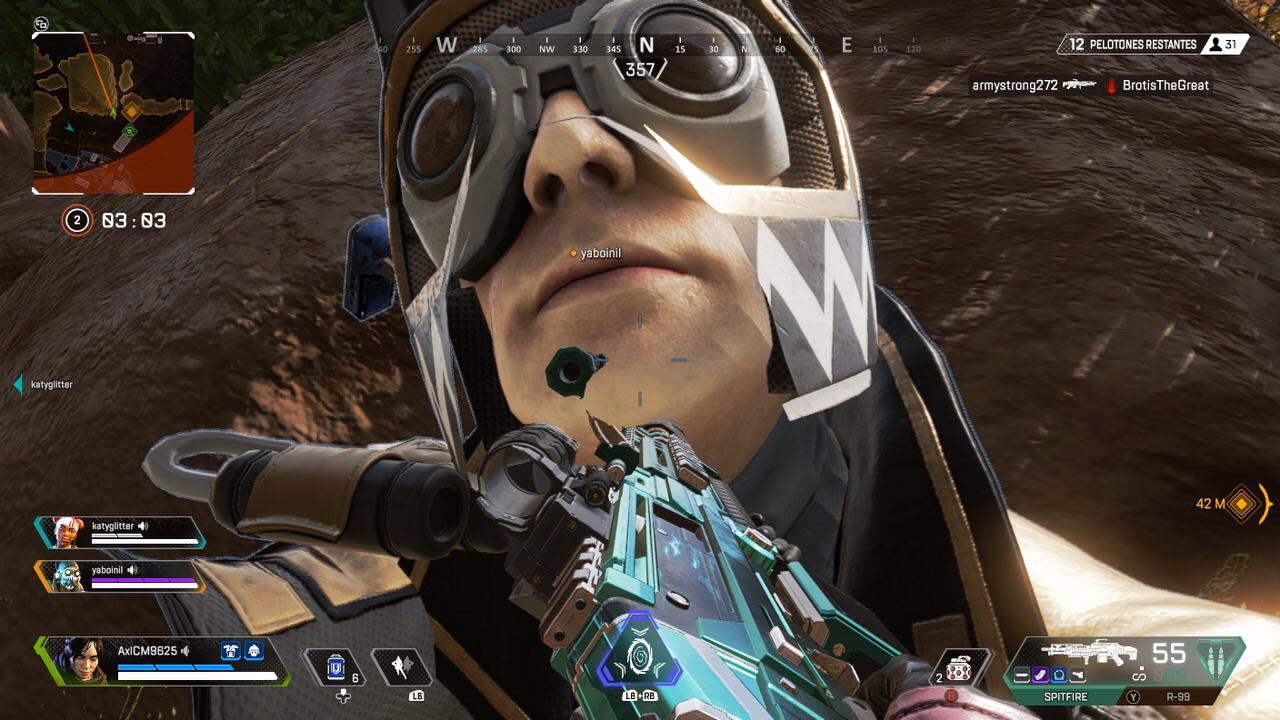Select teammate katyglitter's squad banner
This screenshot has width=1280, height=720.
(120, 532)
